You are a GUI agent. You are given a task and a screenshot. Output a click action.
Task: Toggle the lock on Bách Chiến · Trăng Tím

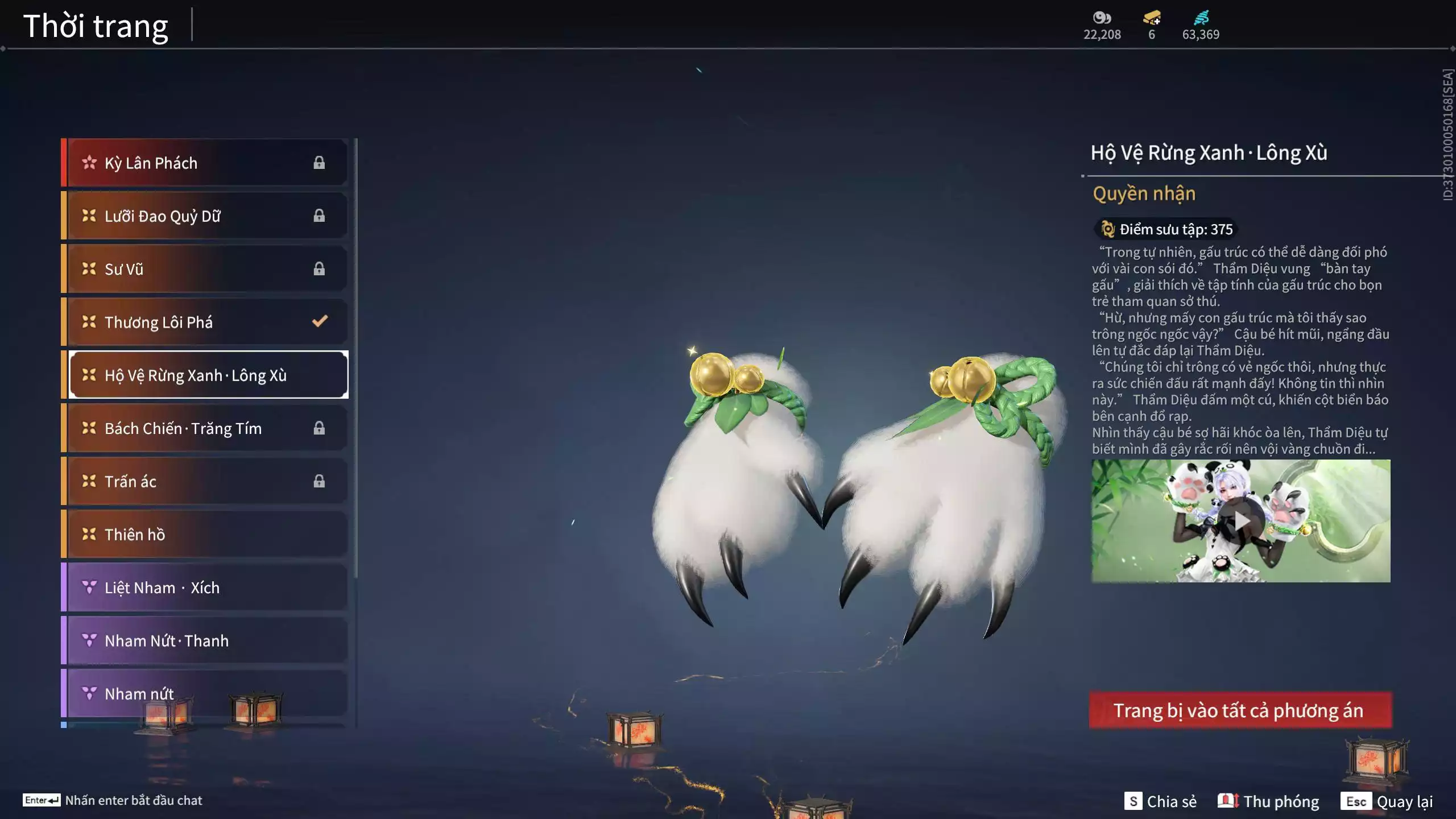319,428
